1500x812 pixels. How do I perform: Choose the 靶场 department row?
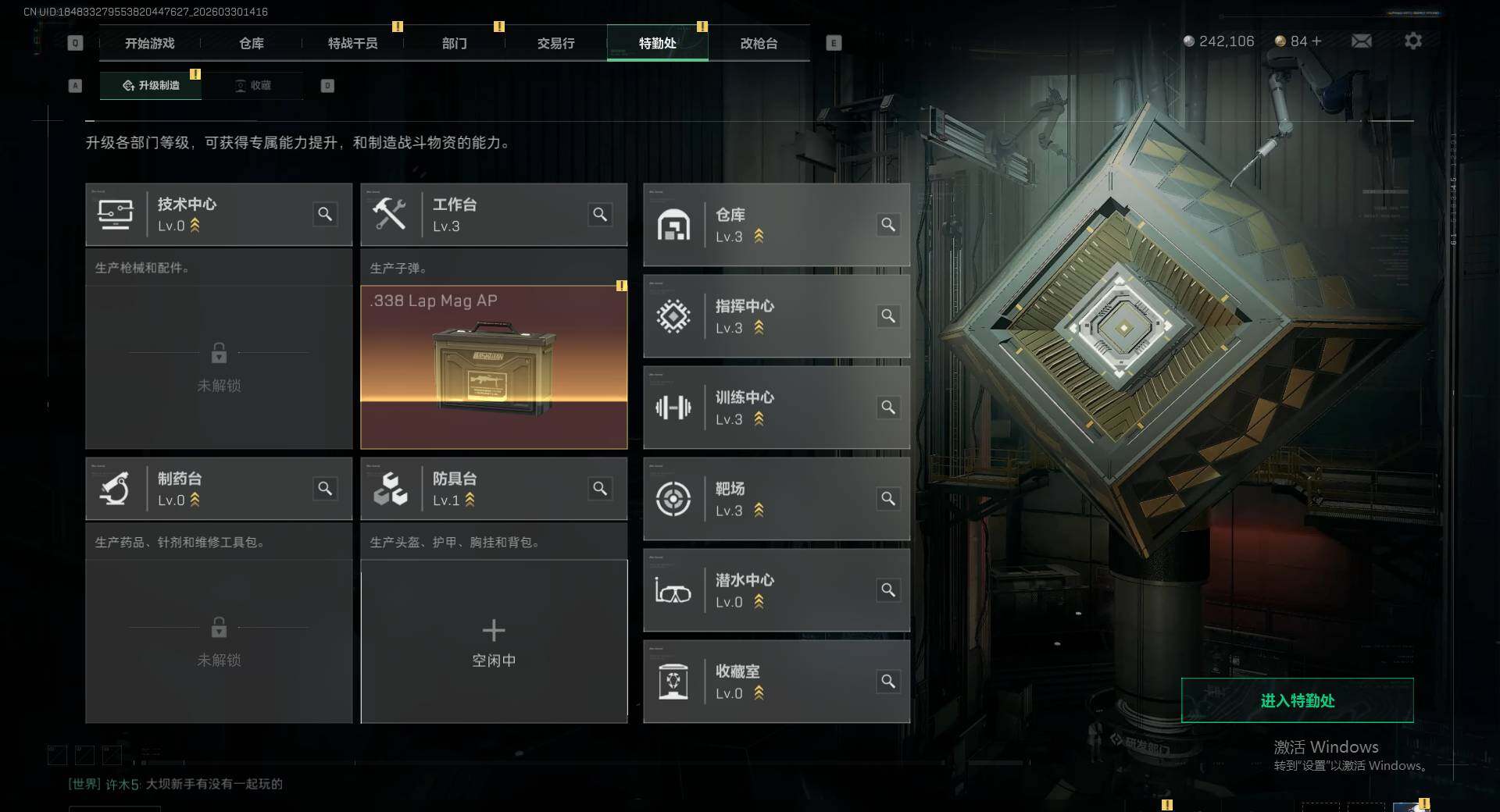tap(776, 499)
